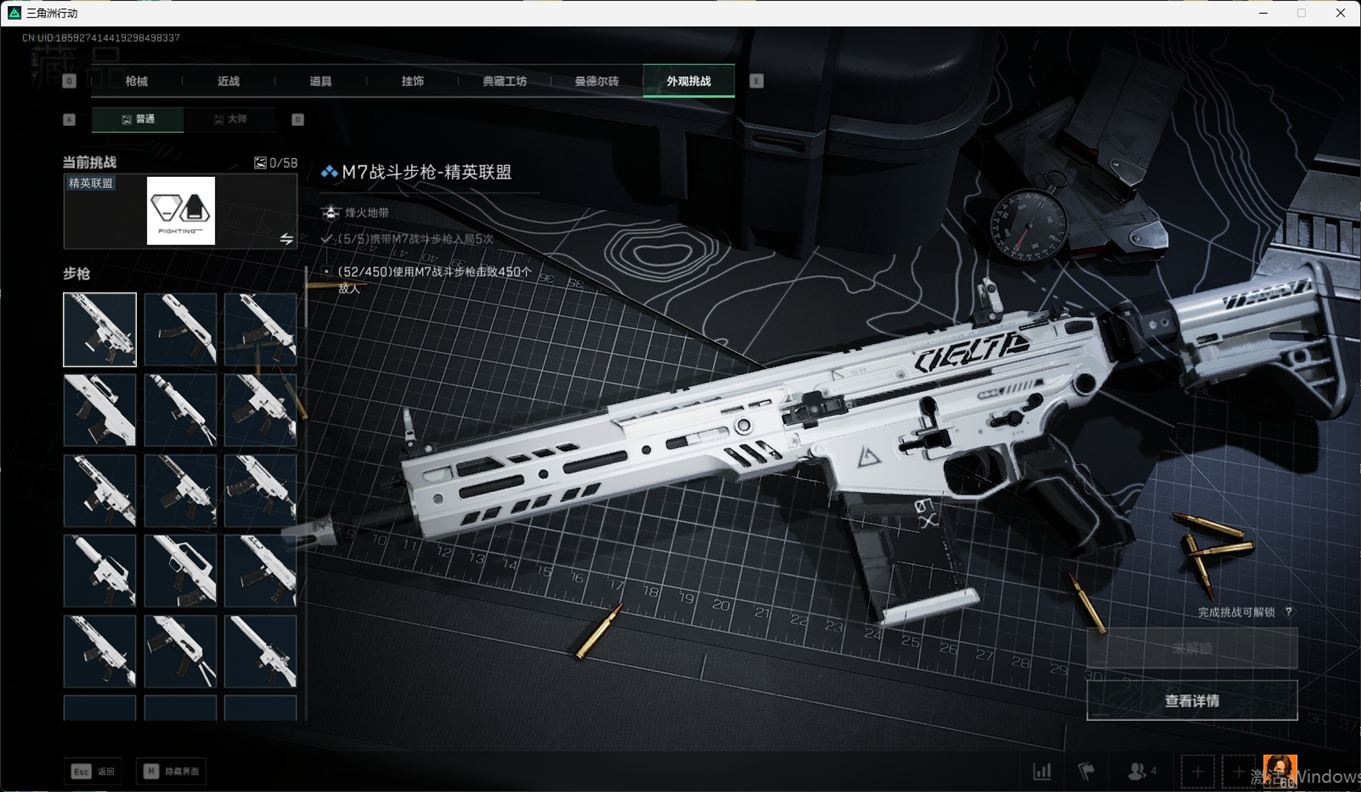Open the bar chart statistics icon
This screenshot has height=792, width=1361.
(1042, 772)
